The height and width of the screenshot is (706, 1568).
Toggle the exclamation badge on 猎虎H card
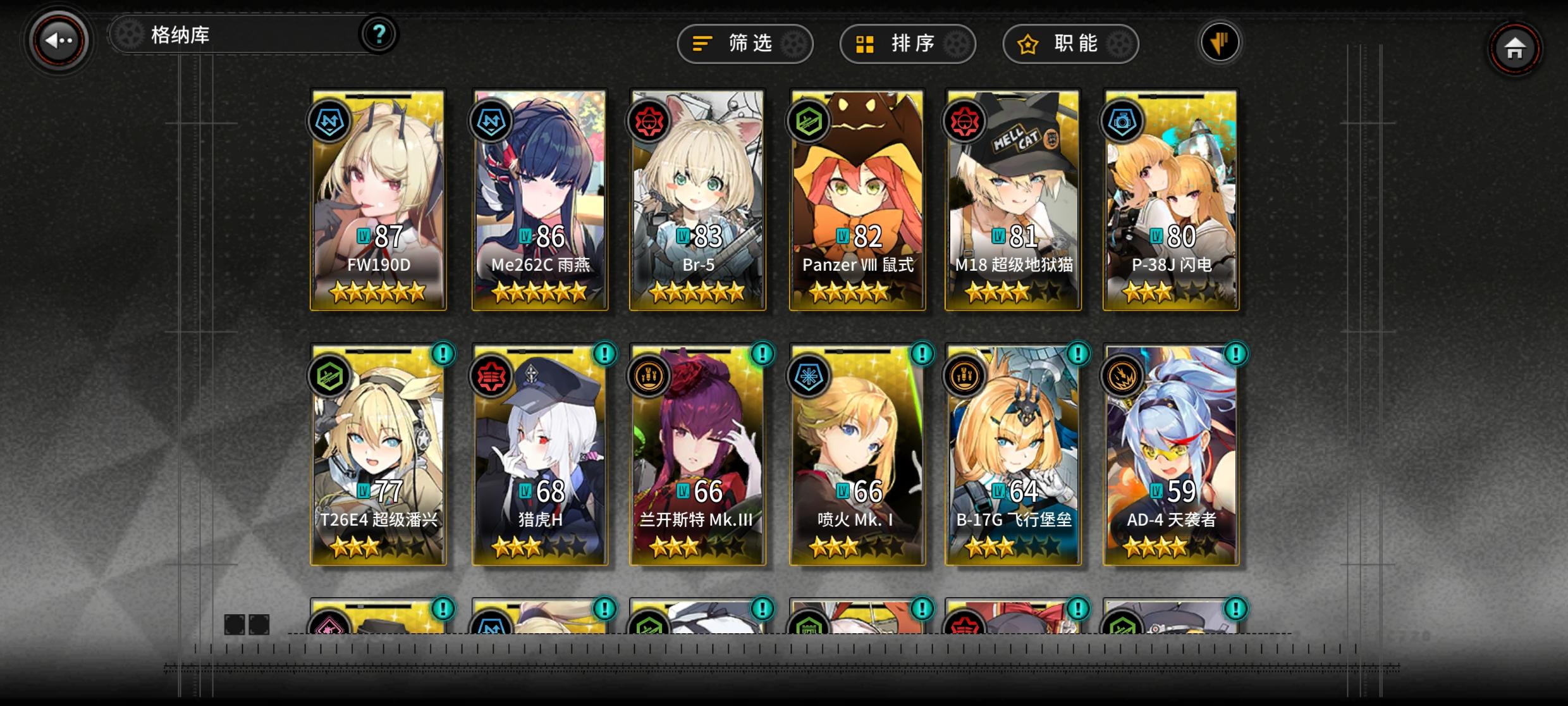point(605,355)
